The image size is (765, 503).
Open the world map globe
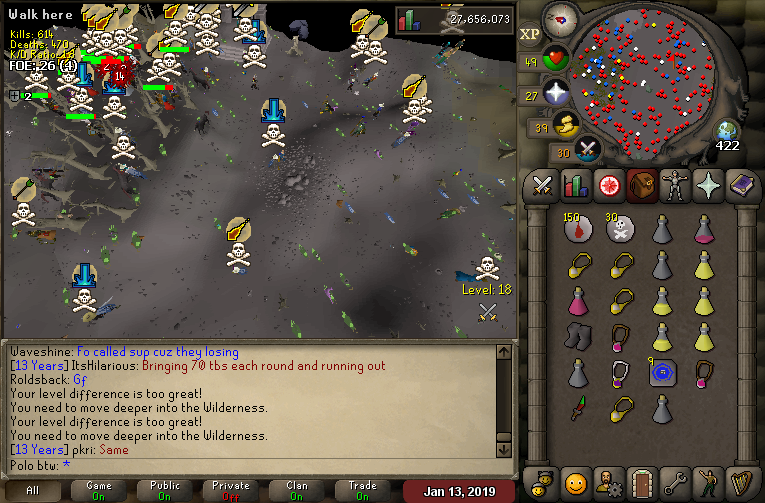pyautogui.click(x=727, y=130)
